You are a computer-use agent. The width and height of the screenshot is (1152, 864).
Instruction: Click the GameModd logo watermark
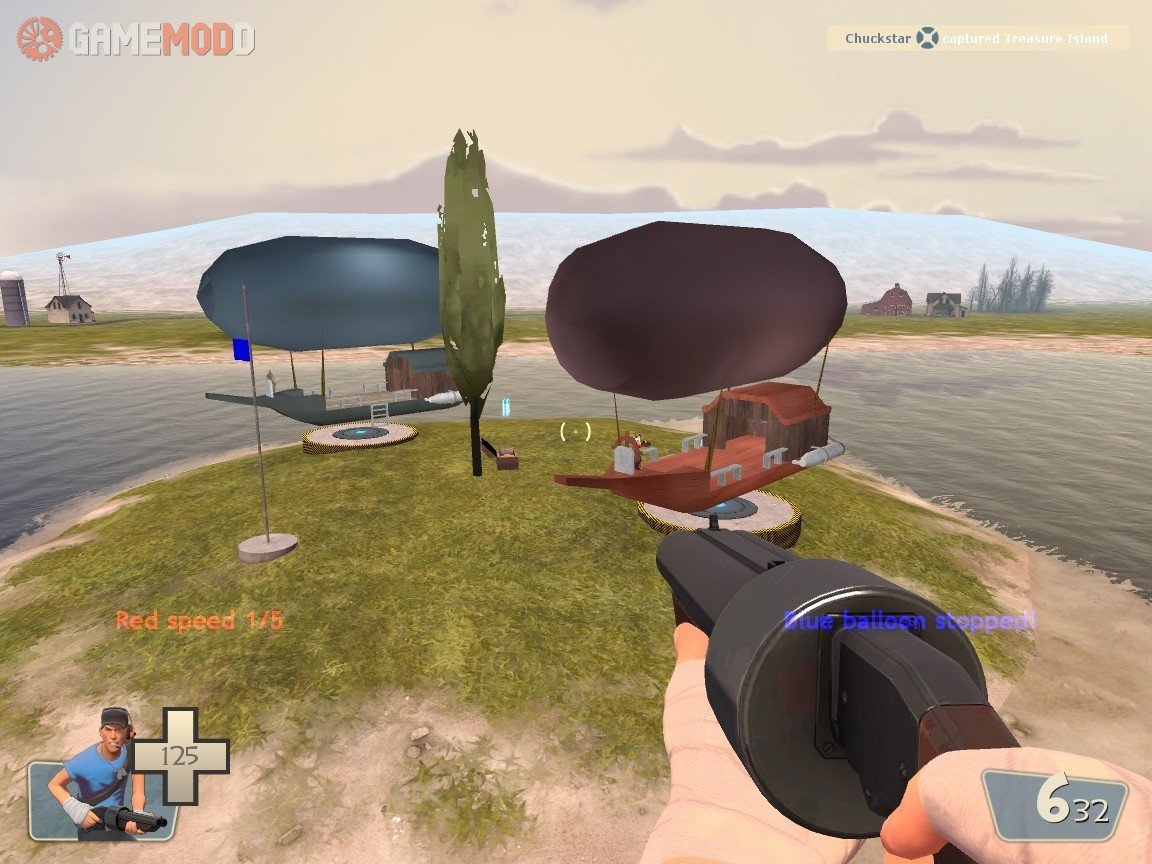pos(136,39)
